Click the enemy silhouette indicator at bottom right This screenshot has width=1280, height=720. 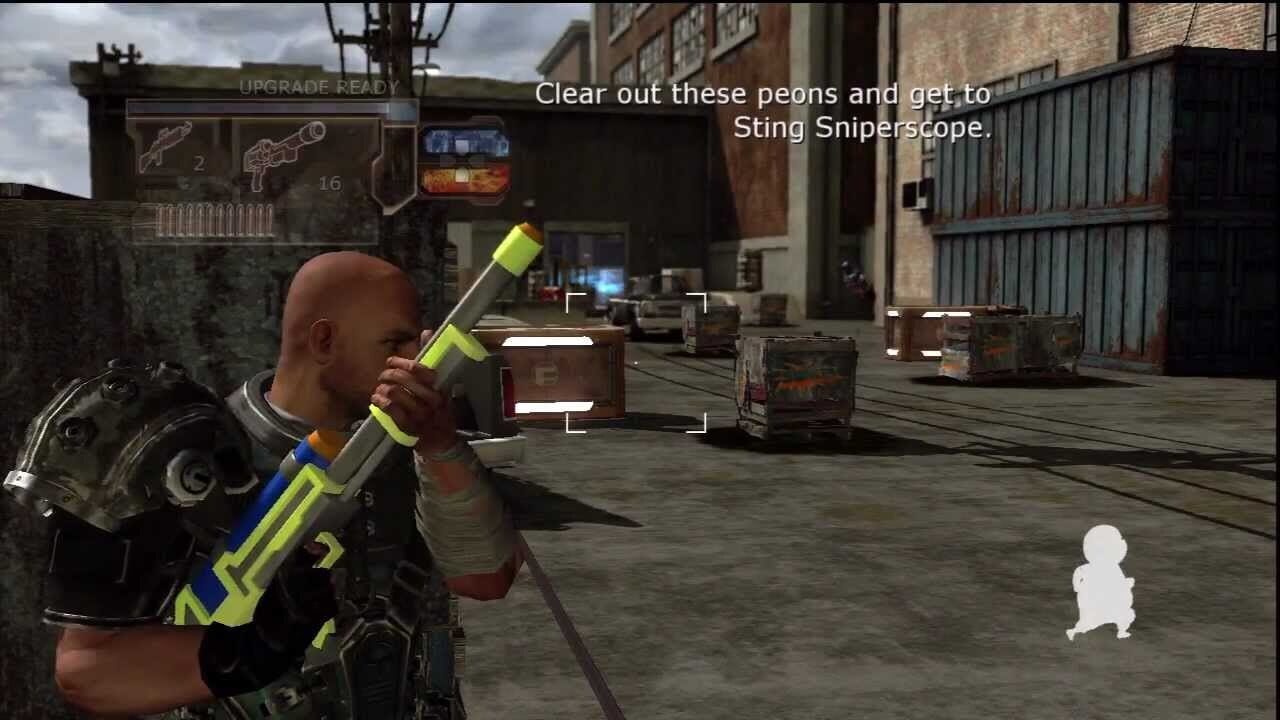[1105, 580]
